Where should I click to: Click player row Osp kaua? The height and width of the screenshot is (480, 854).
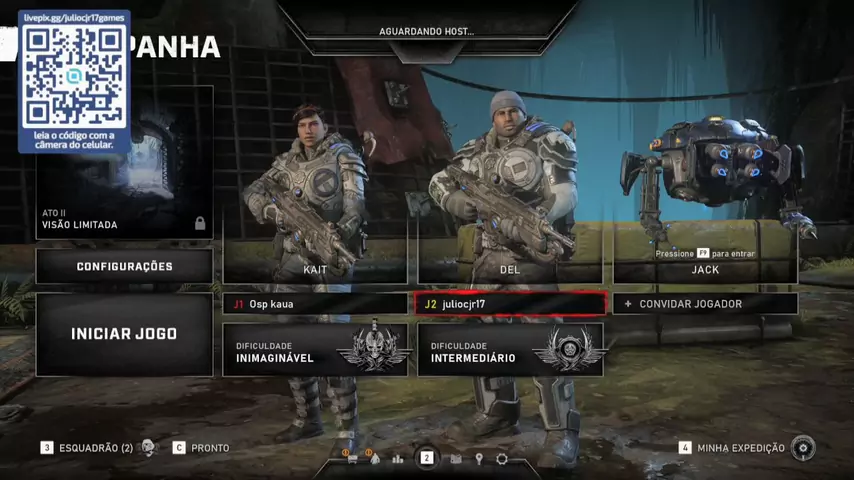pyautogui.click(x=315, y=303)
